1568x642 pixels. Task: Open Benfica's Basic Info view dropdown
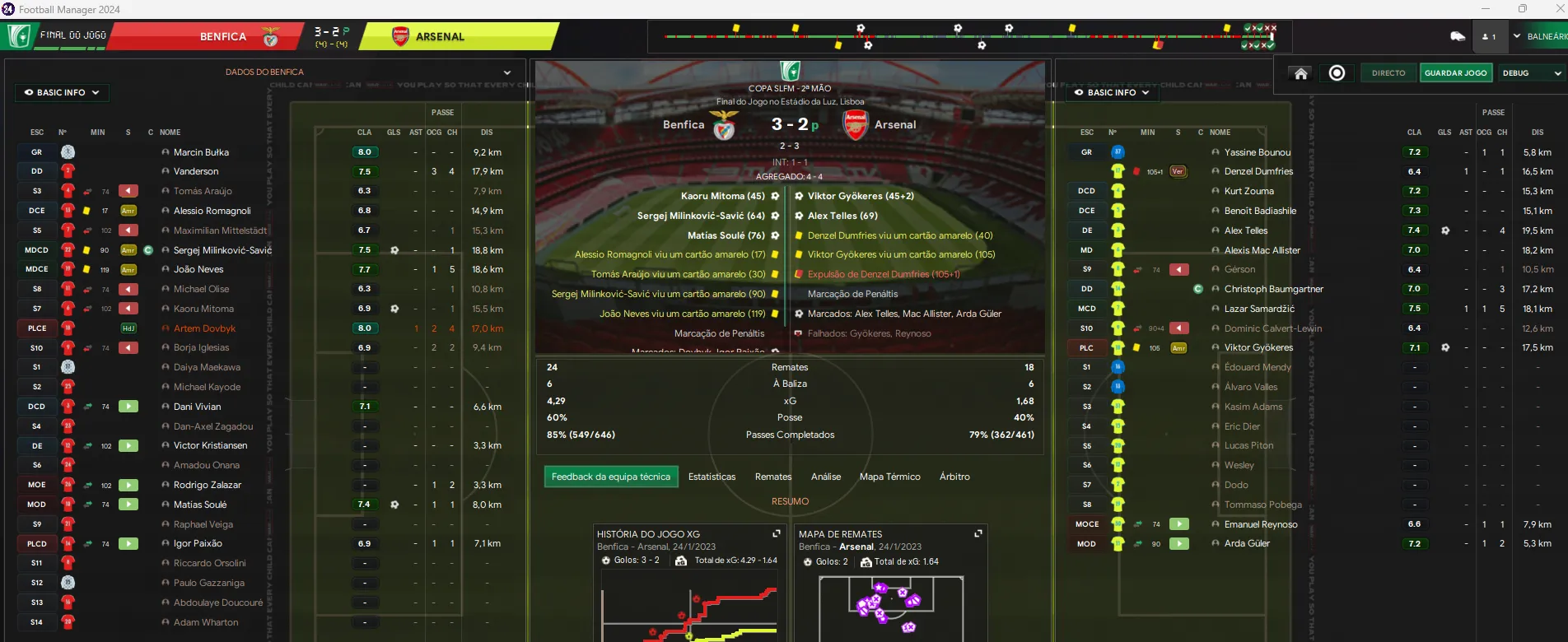(x=62, y=92)
